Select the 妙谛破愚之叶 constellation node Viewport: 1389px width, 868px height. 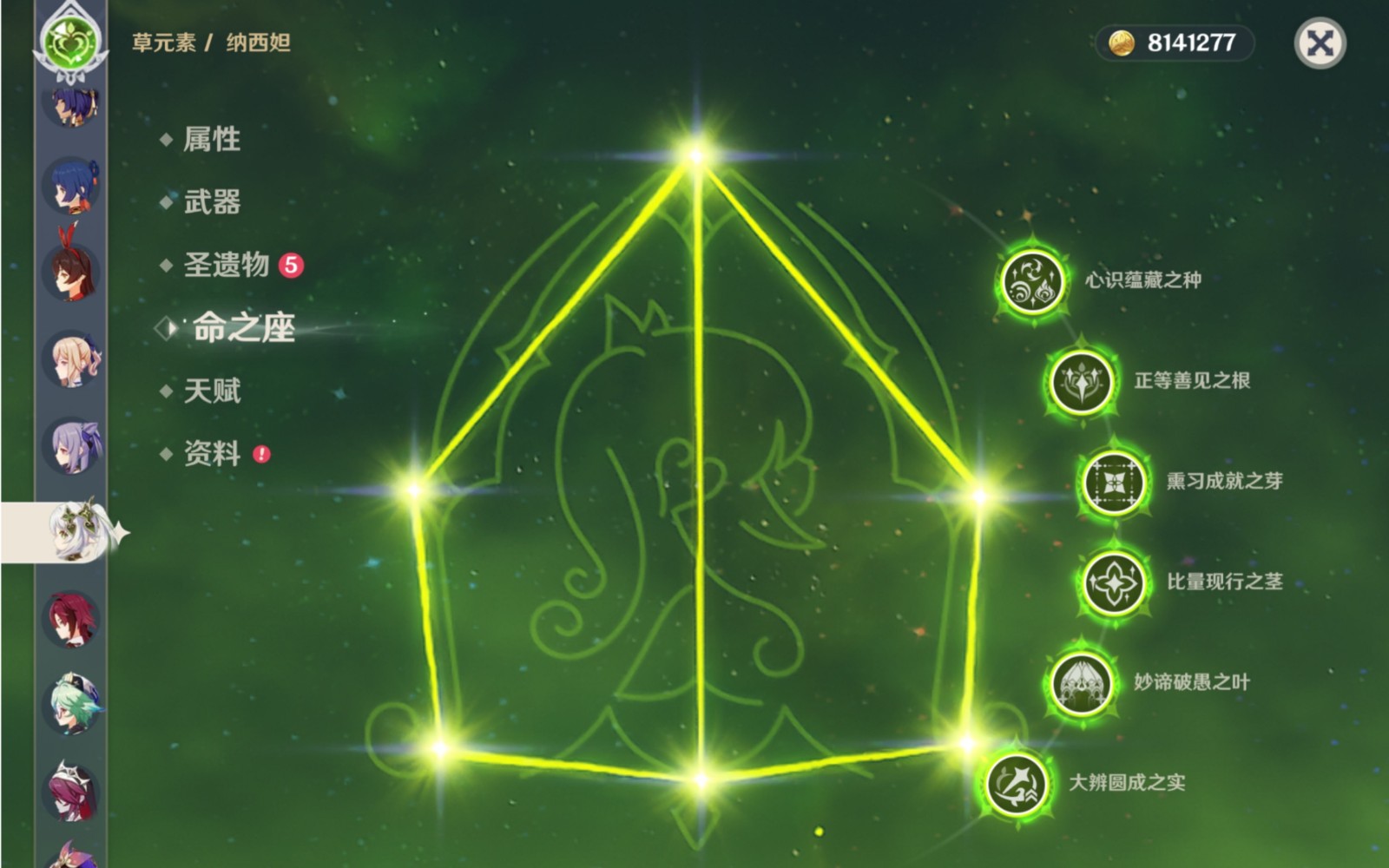[1082, 683]
